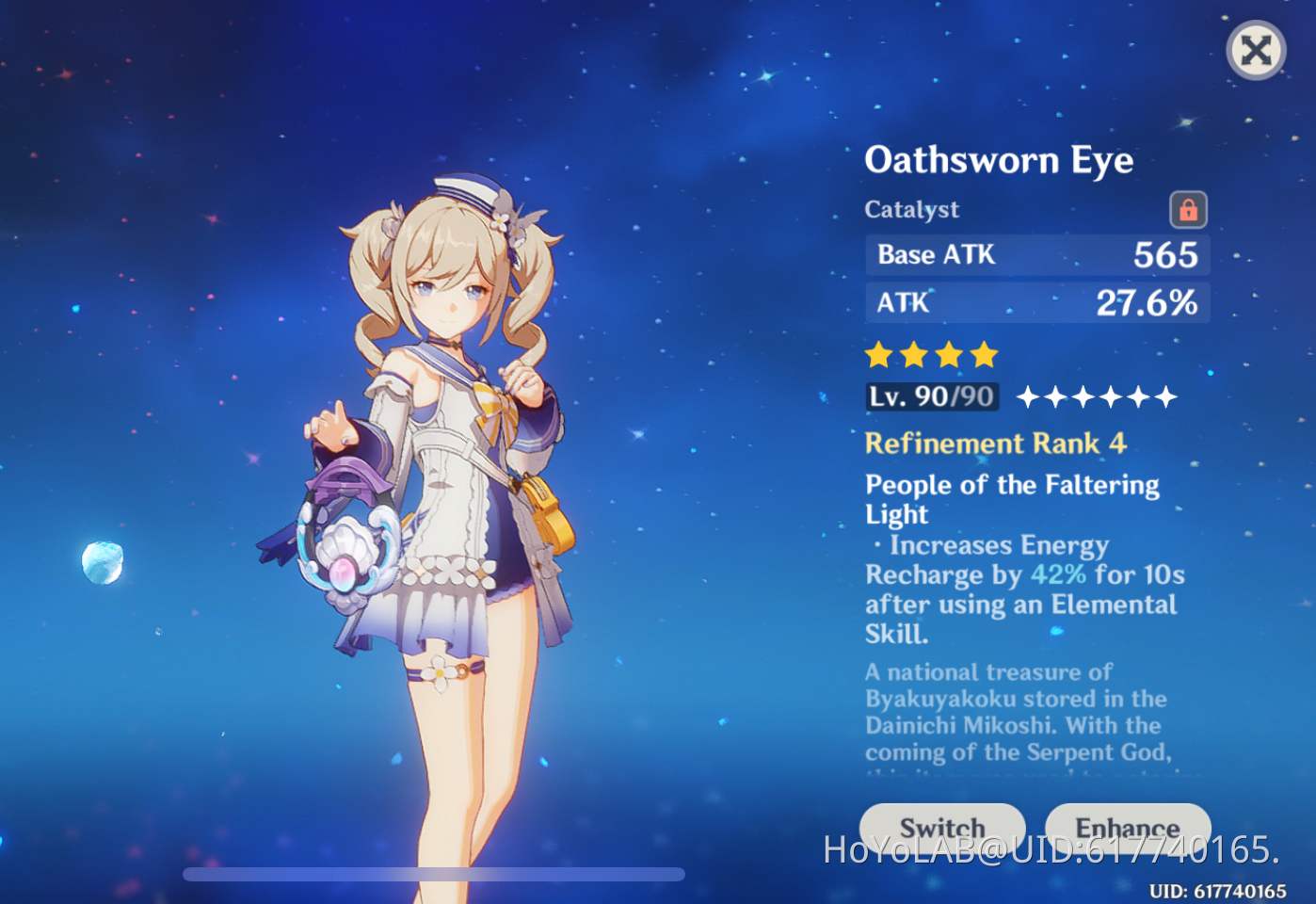Click the close X button
1316x904 pixels.
pyautogui.click(x=1256, y=50)
